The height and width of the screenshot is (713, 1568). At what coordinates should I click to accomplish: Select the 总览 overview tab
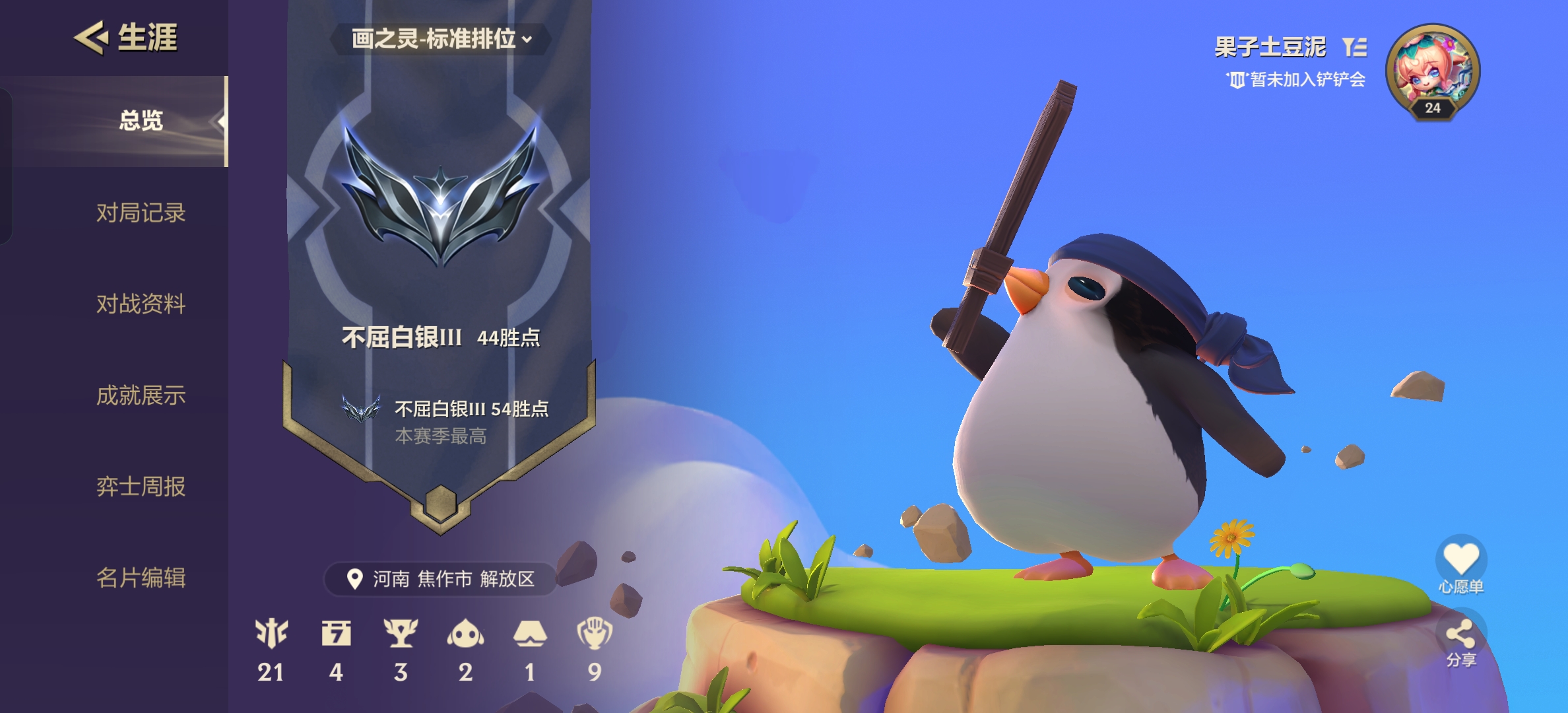click(141, 121)
